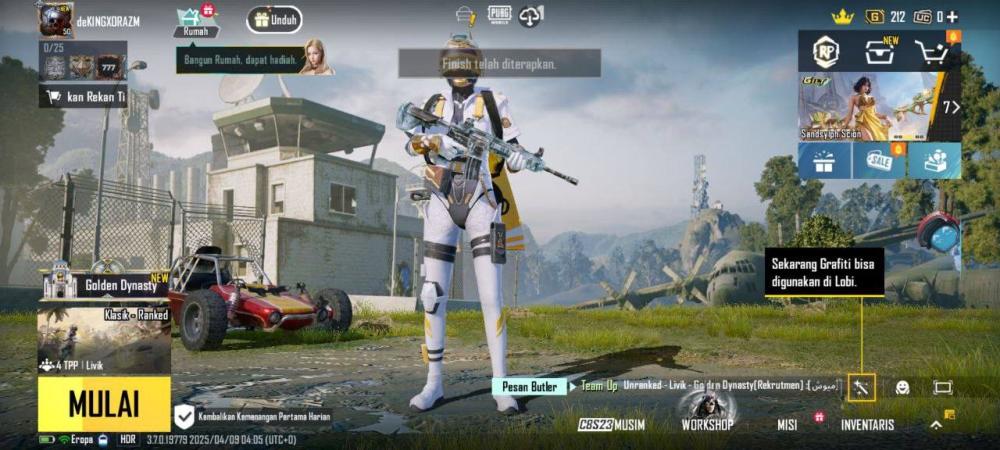The height and width of the screenshot is (450, 1000).
Task: Open the Rumah home building icon
Action: click(195, 22)
